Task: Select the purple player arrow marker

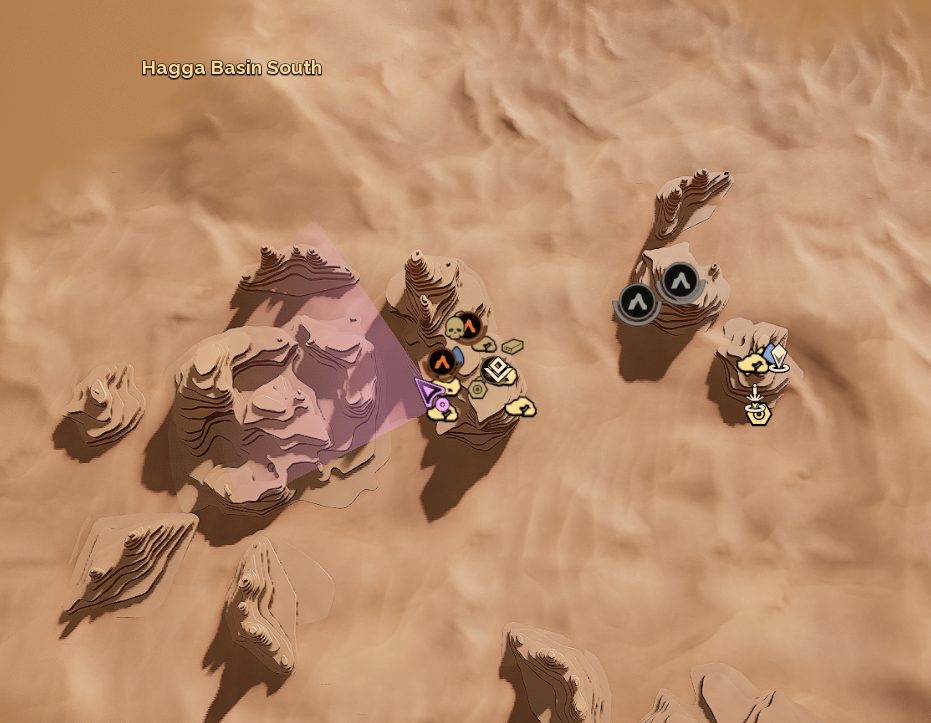Action: 428,390
